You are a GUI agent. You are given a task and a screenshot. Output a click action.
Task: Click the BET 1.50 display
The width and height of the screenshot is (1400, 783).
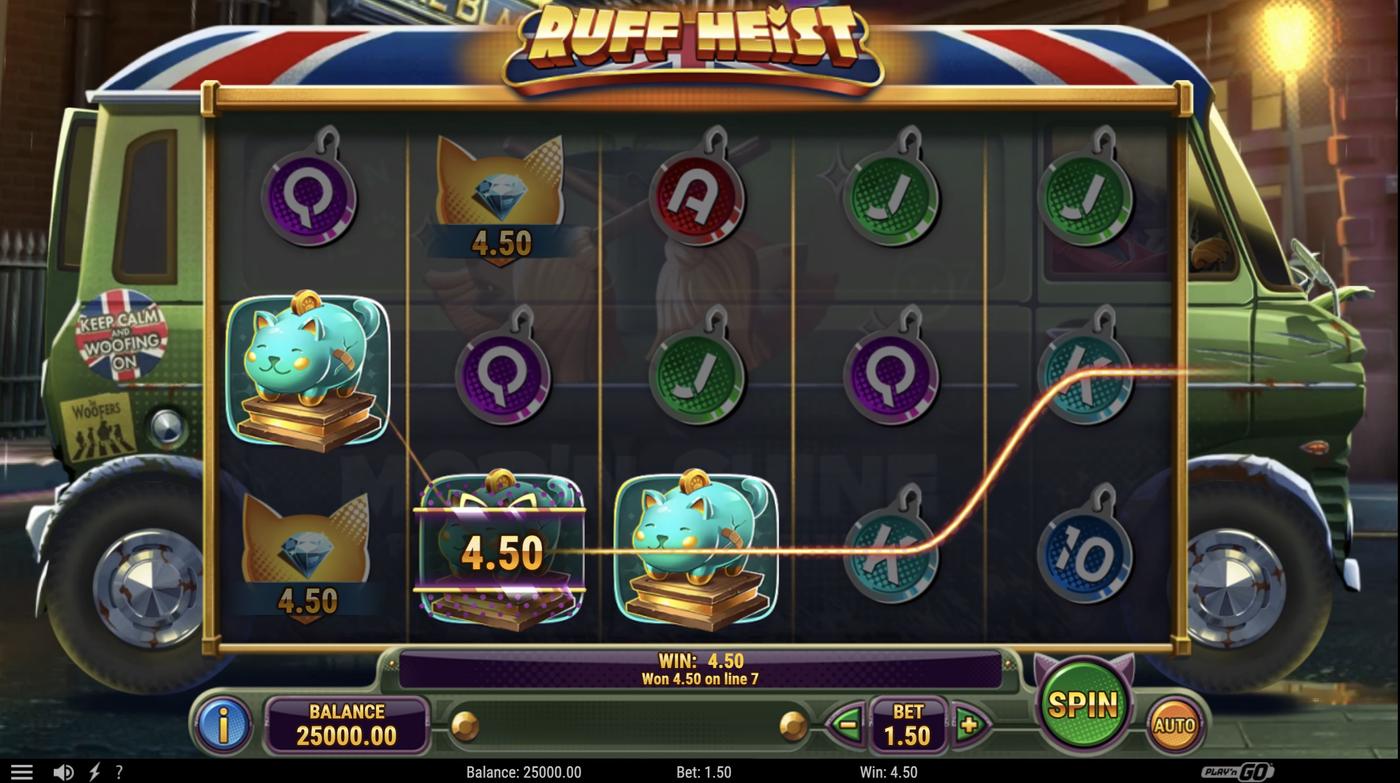pos(908,724)
